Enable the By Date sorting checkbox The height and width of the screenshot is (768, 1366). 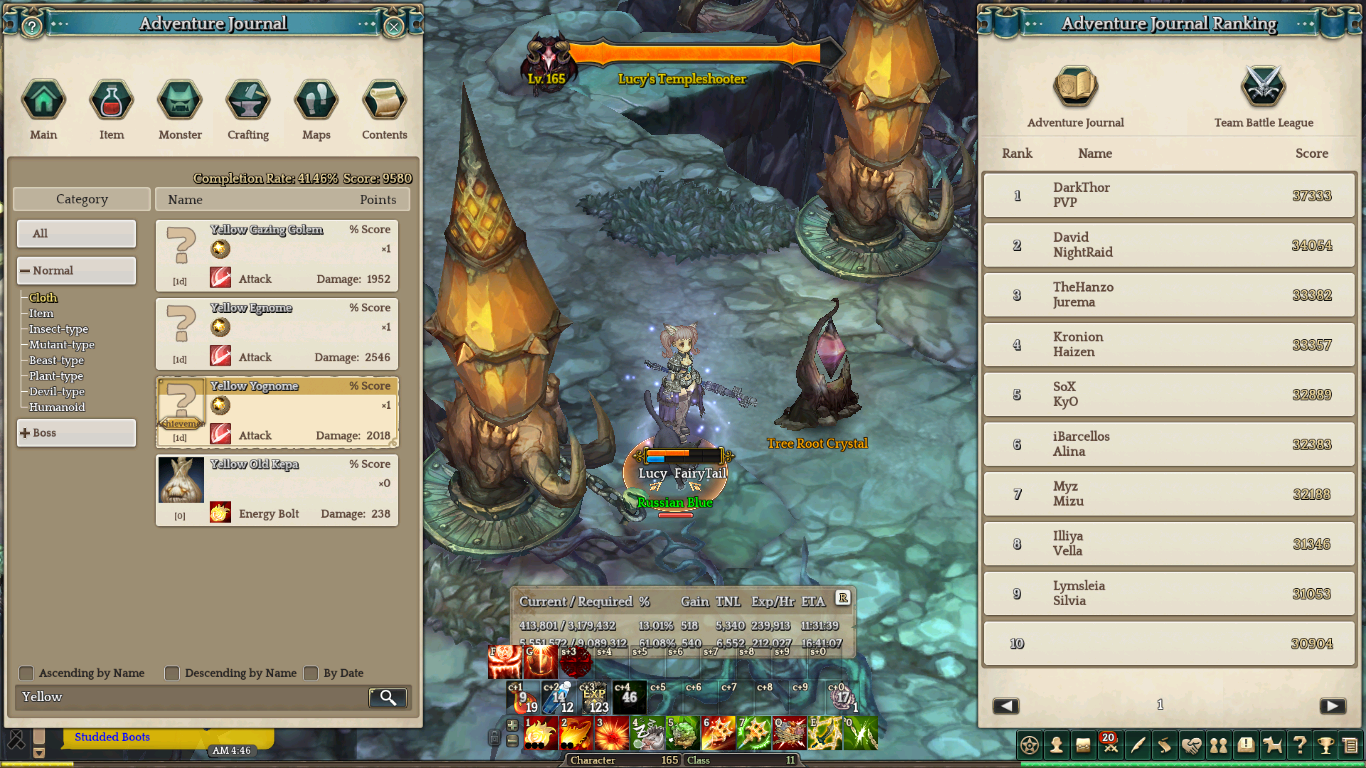point(311,673)
